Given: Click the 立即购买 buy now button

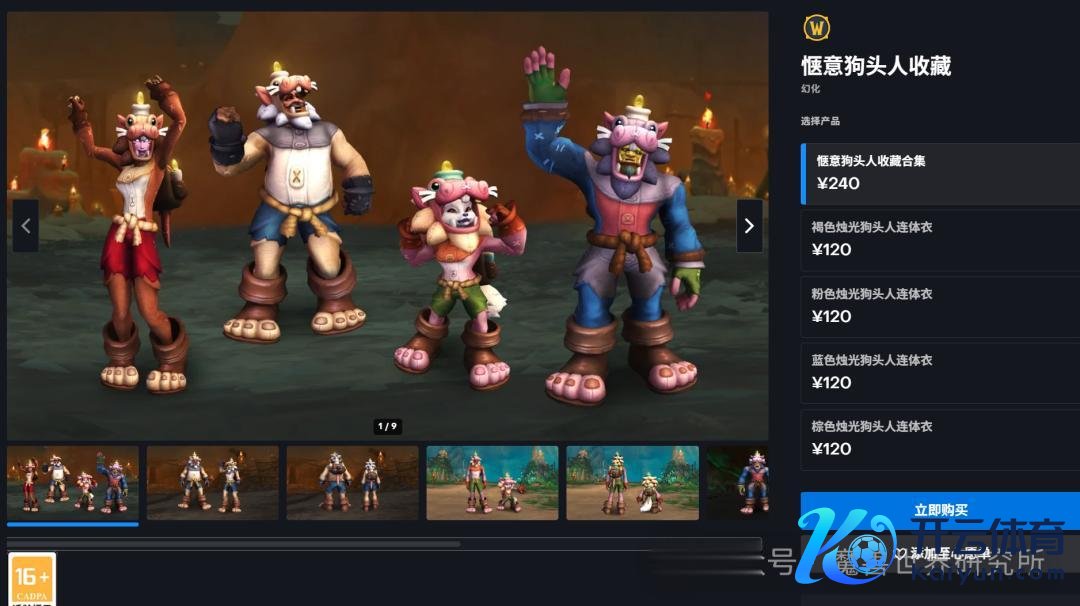Looking at the screenshot, I should point(940,511).
